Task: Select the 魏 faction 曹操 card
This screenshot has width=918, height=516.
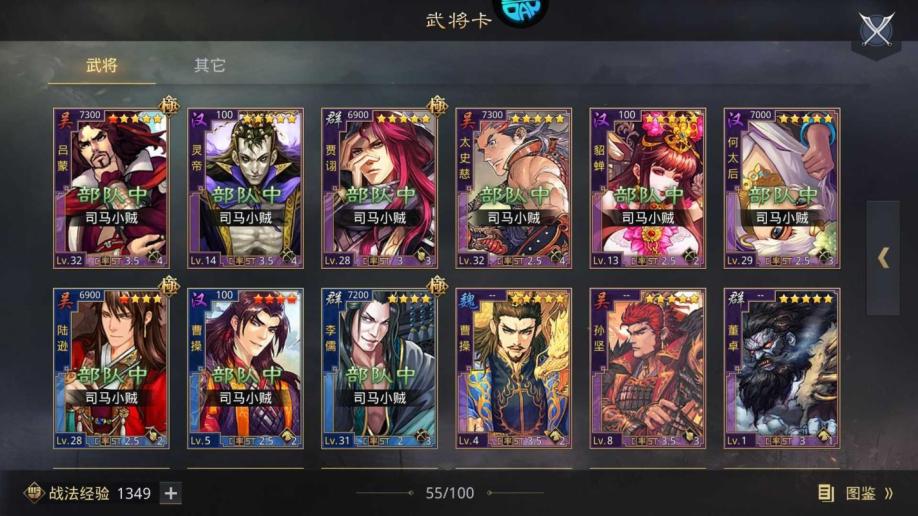Action: pos(513,368)
